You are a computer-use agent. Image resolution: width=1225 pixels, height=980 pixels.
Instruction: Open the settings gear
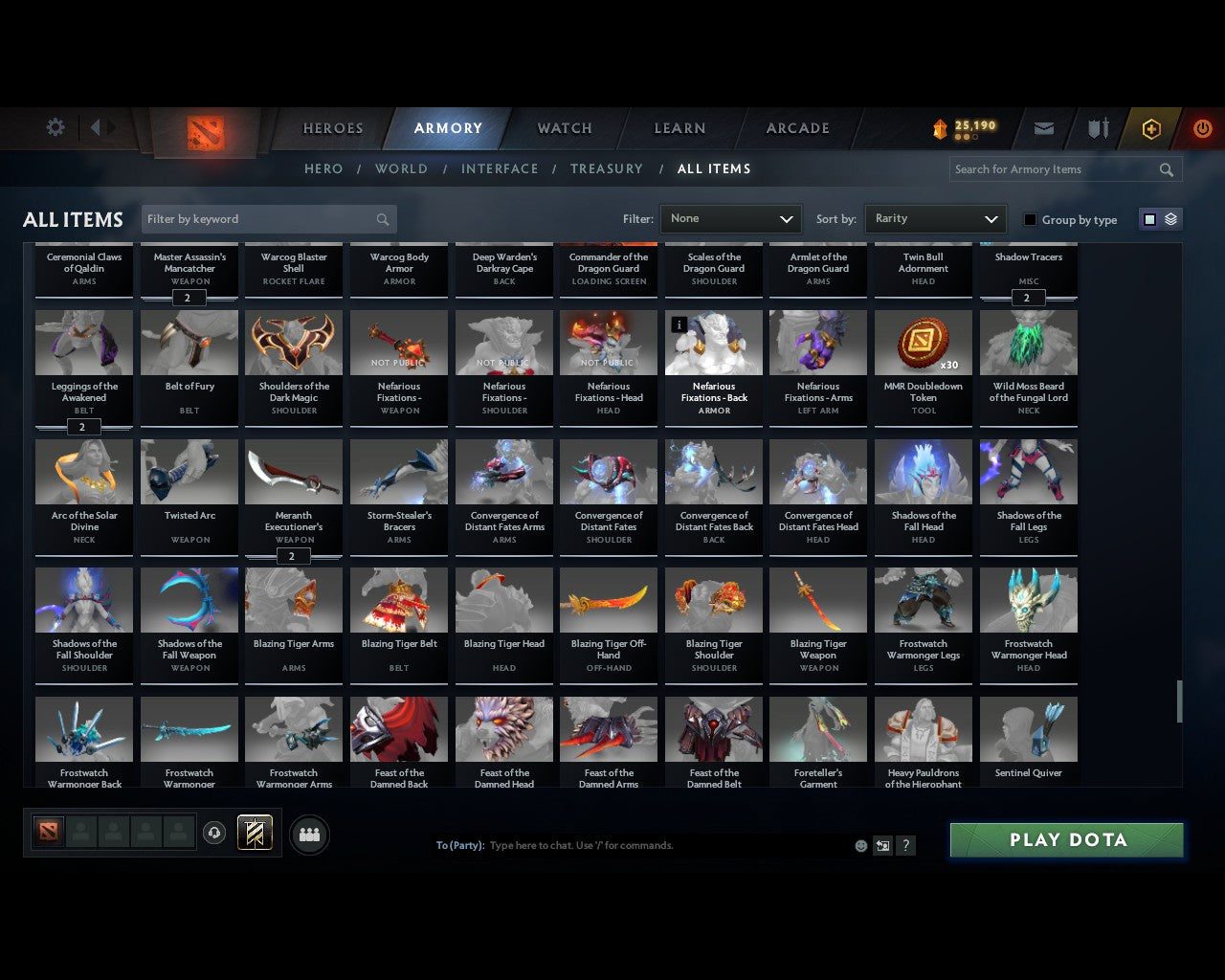55,126
